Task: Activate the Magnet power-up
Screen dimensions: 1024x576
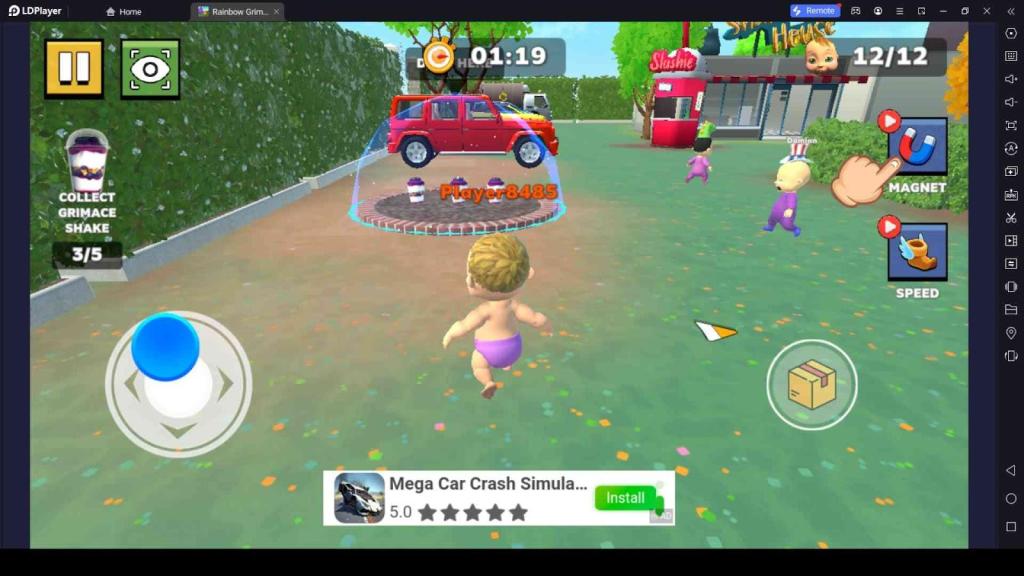Action: [x=917, y=147]
